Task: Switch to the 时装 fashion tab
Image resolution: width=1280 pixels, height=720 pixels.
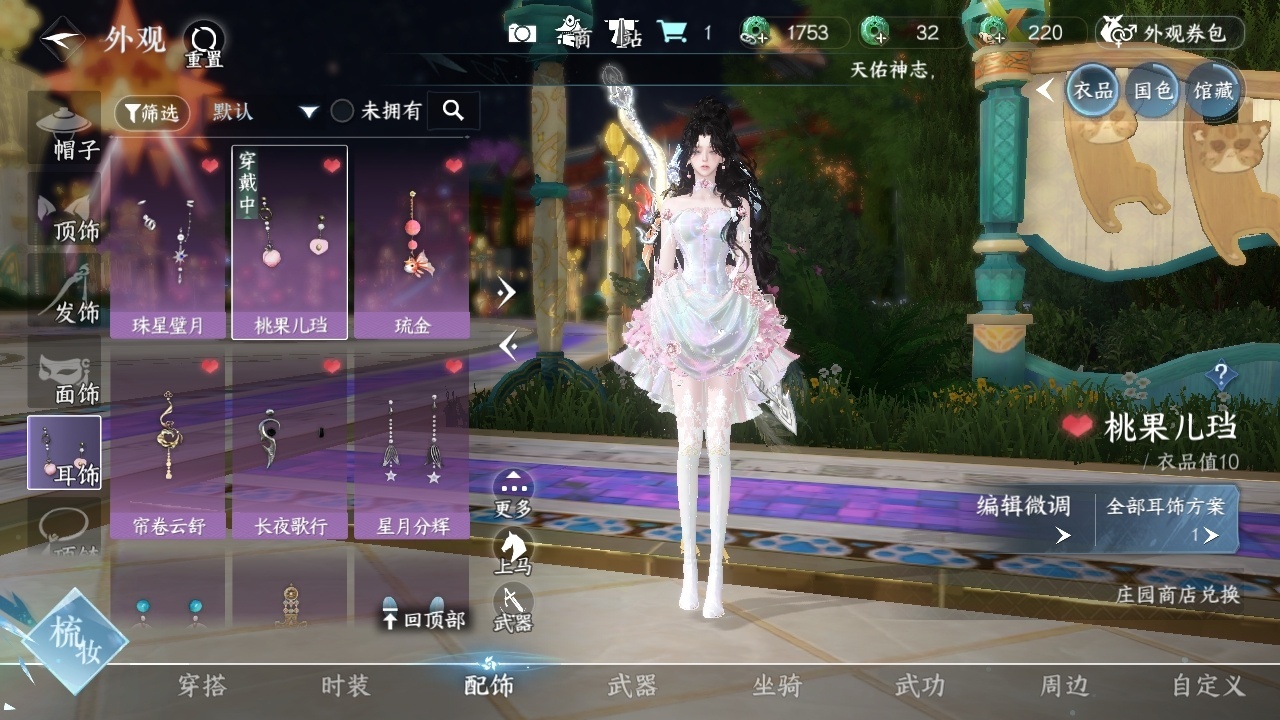Action: tap(345, 686)
